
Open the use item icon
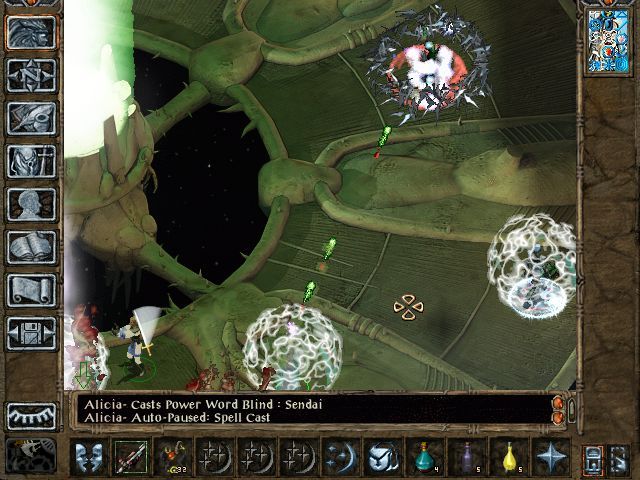click(x=382, y=456)
